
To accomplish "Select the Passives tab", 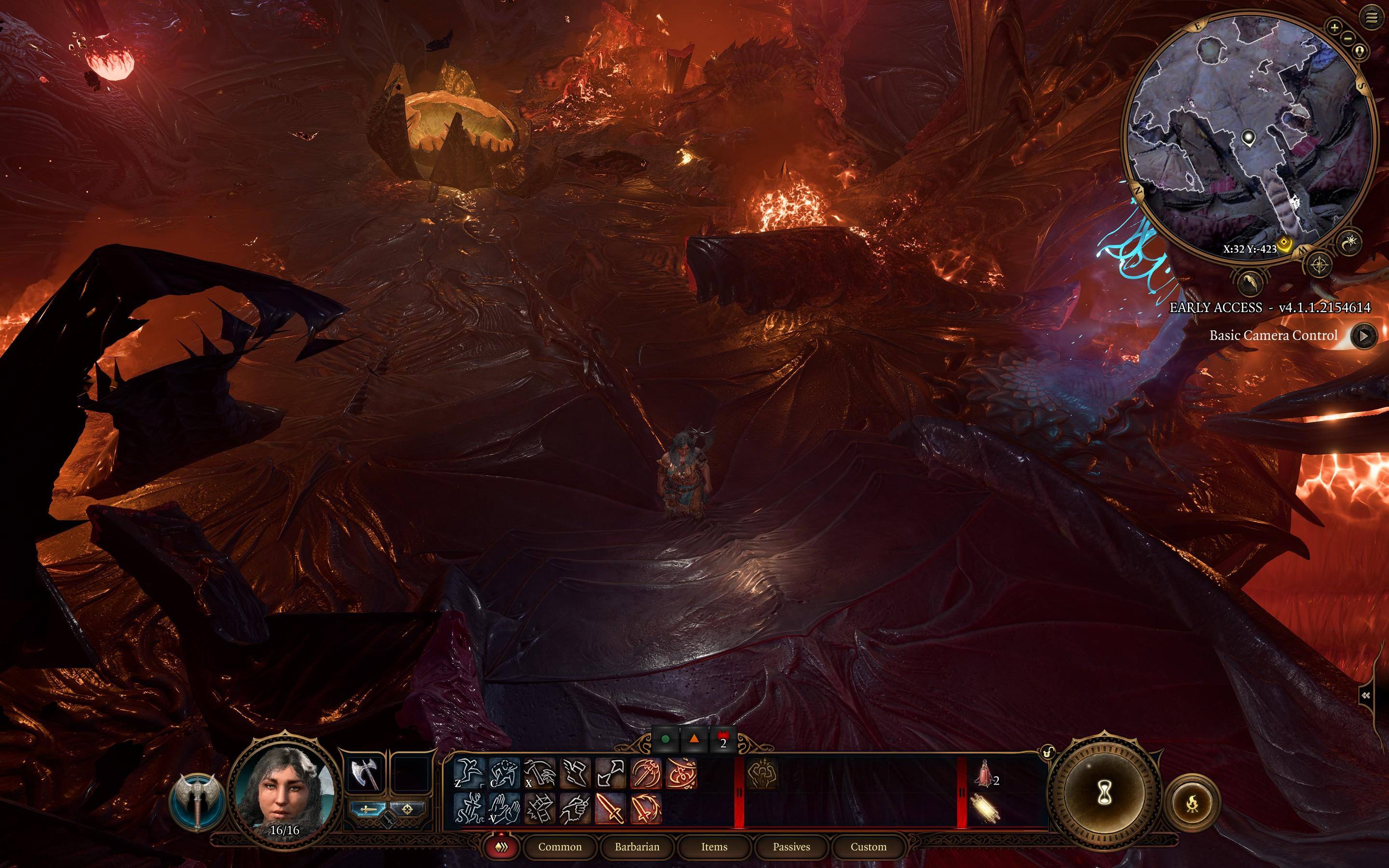I will point(791,847).
